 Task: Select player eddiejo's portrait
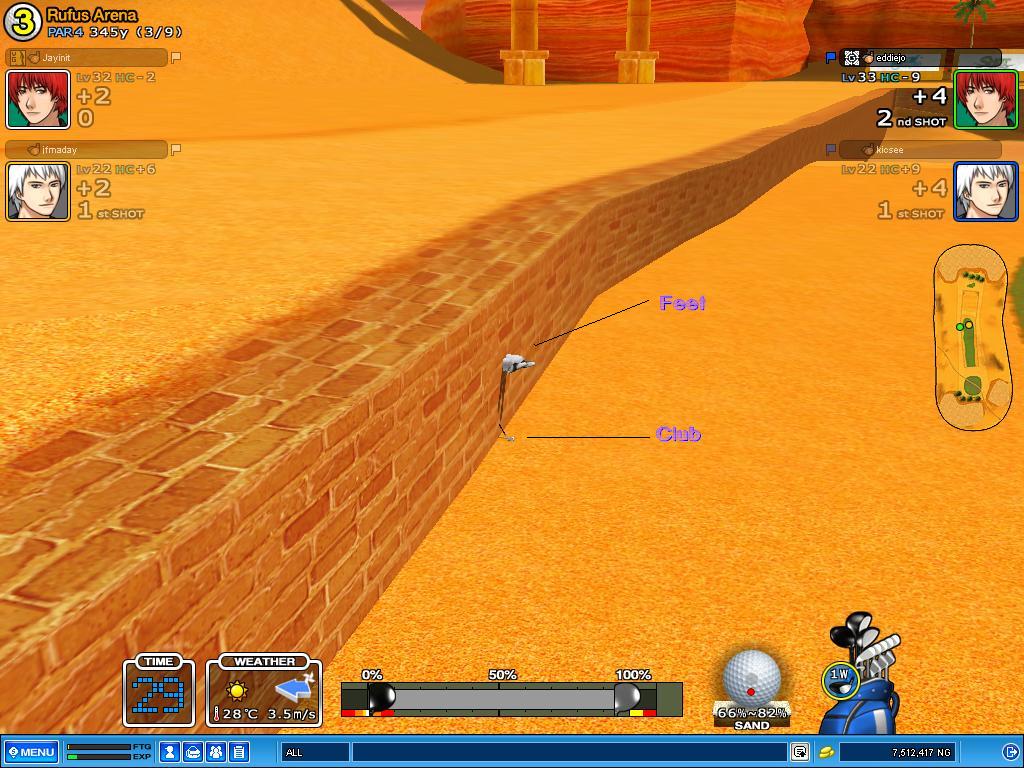[x=985, y=99]
